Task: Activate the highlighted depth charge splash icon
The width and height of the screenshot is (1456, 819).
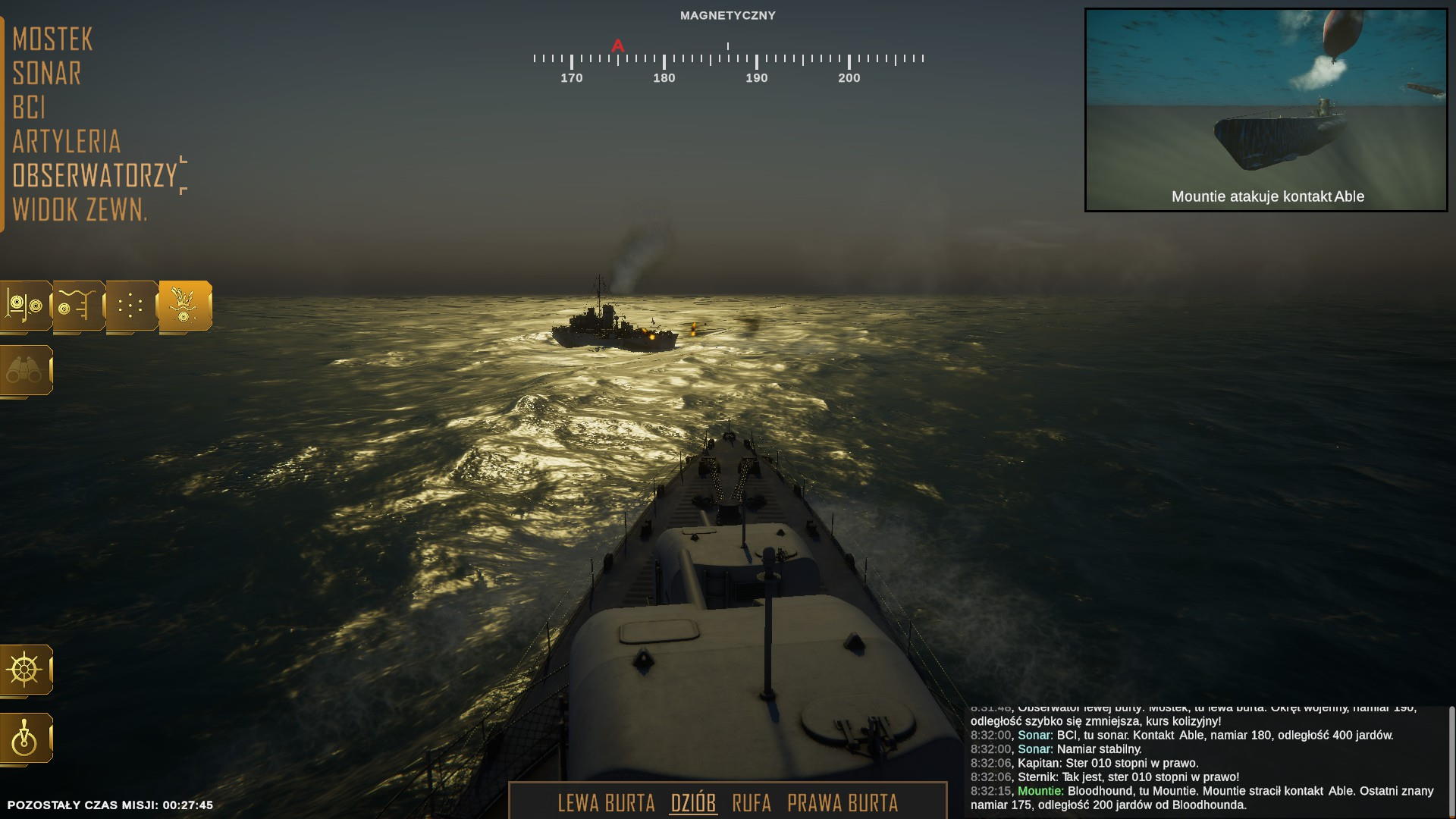Action: click(184, 306)
